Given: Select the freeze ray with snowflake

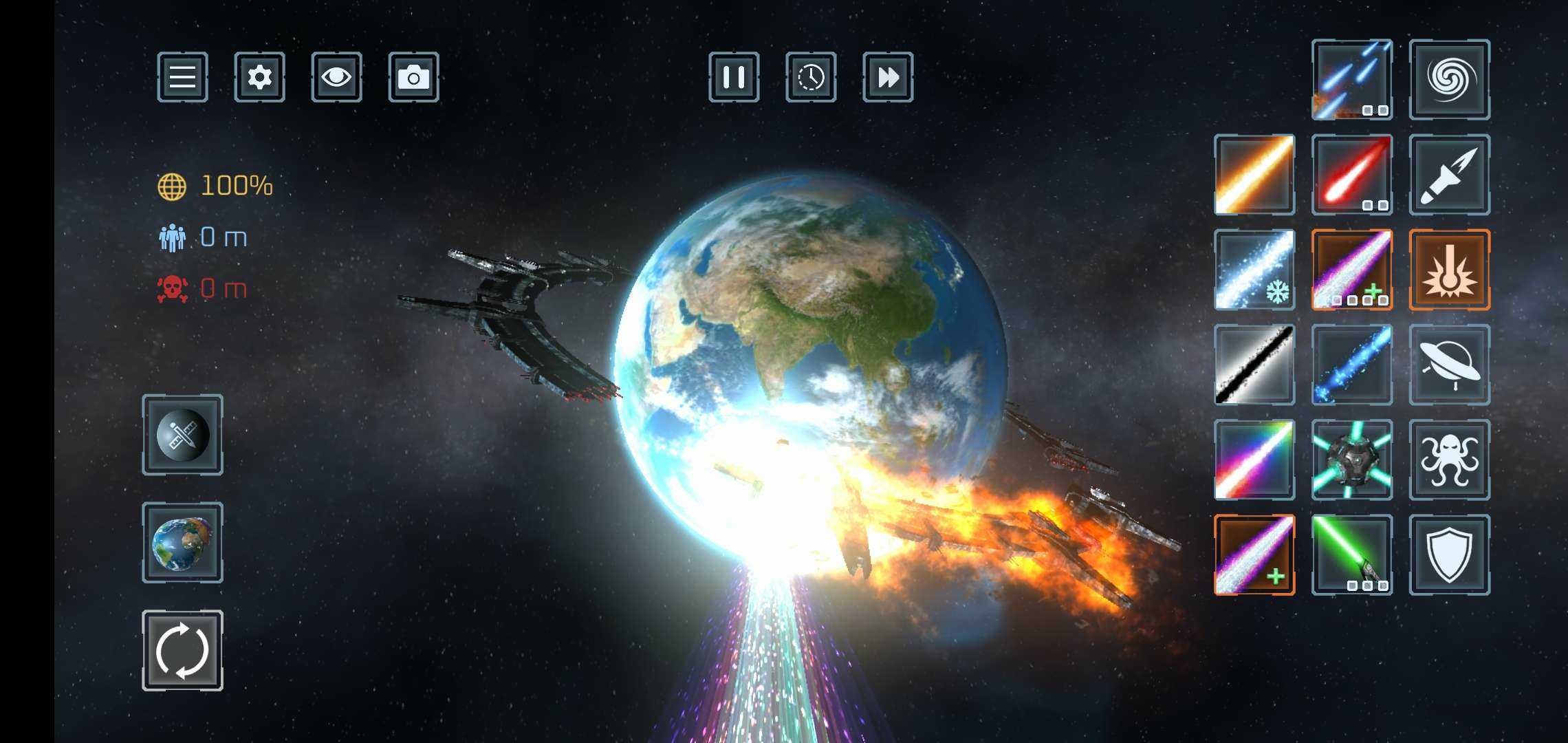Looking at the screenshot, I should (1254, 270).
